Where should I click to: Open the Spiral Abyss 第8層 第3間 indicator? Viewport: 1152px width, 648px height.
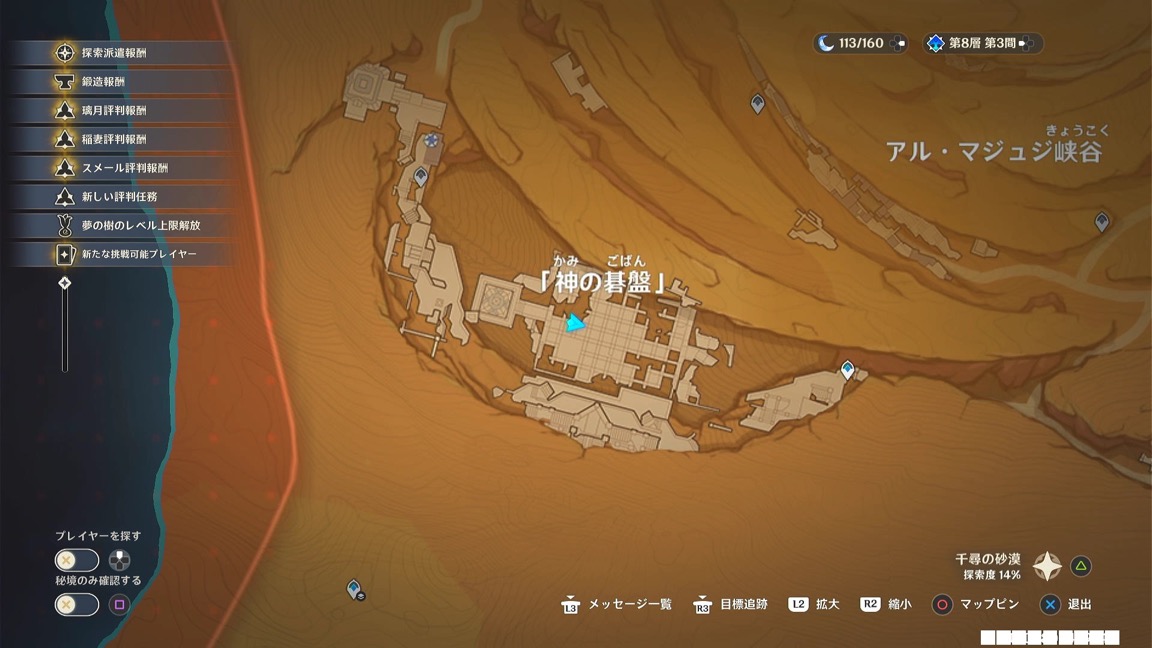982,43
